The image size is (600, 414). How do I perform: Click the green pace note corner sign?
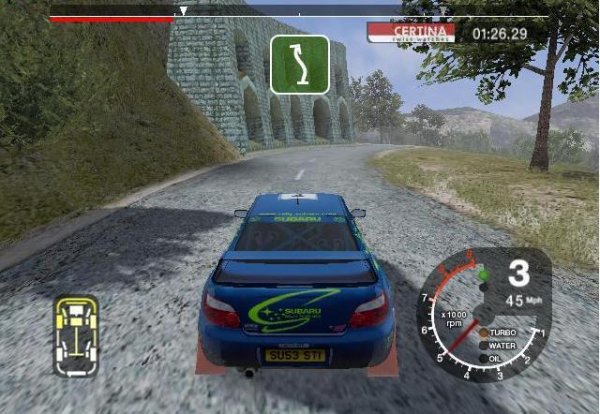300,64
